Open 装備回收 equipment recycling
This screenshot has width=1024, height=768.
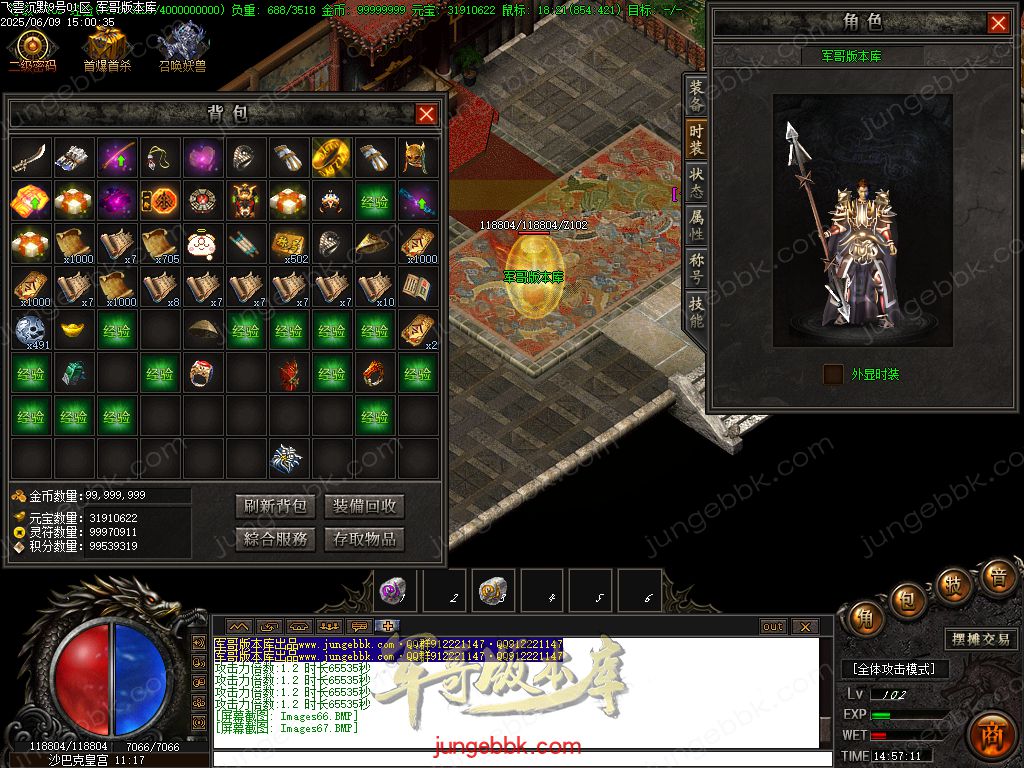[x=364, y=506]
